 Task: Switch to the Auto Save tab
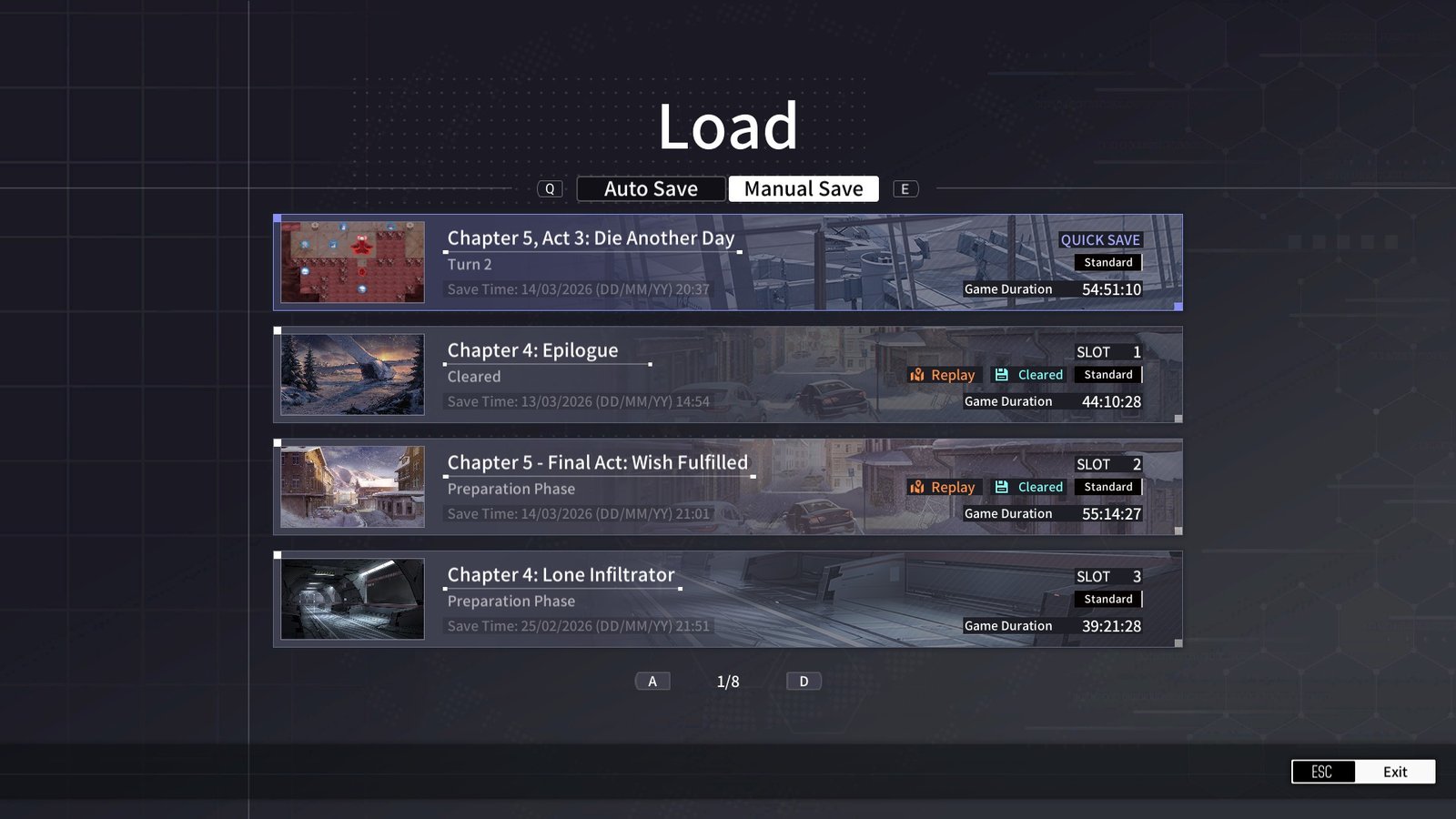point(651,188)
